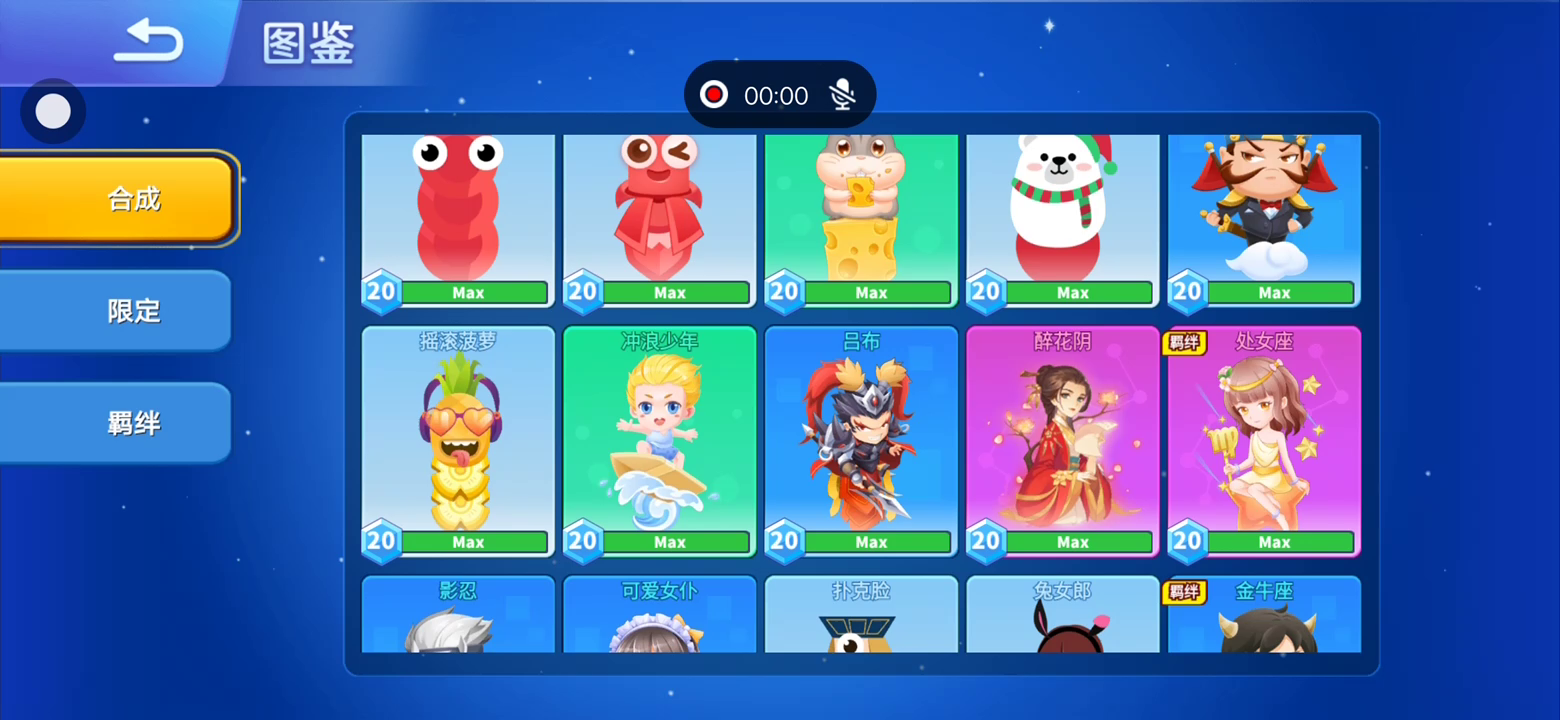The image size is (1560, 720).
Task: Select the 摇滚菠萝 pineapple card
Action: (458, 440)
